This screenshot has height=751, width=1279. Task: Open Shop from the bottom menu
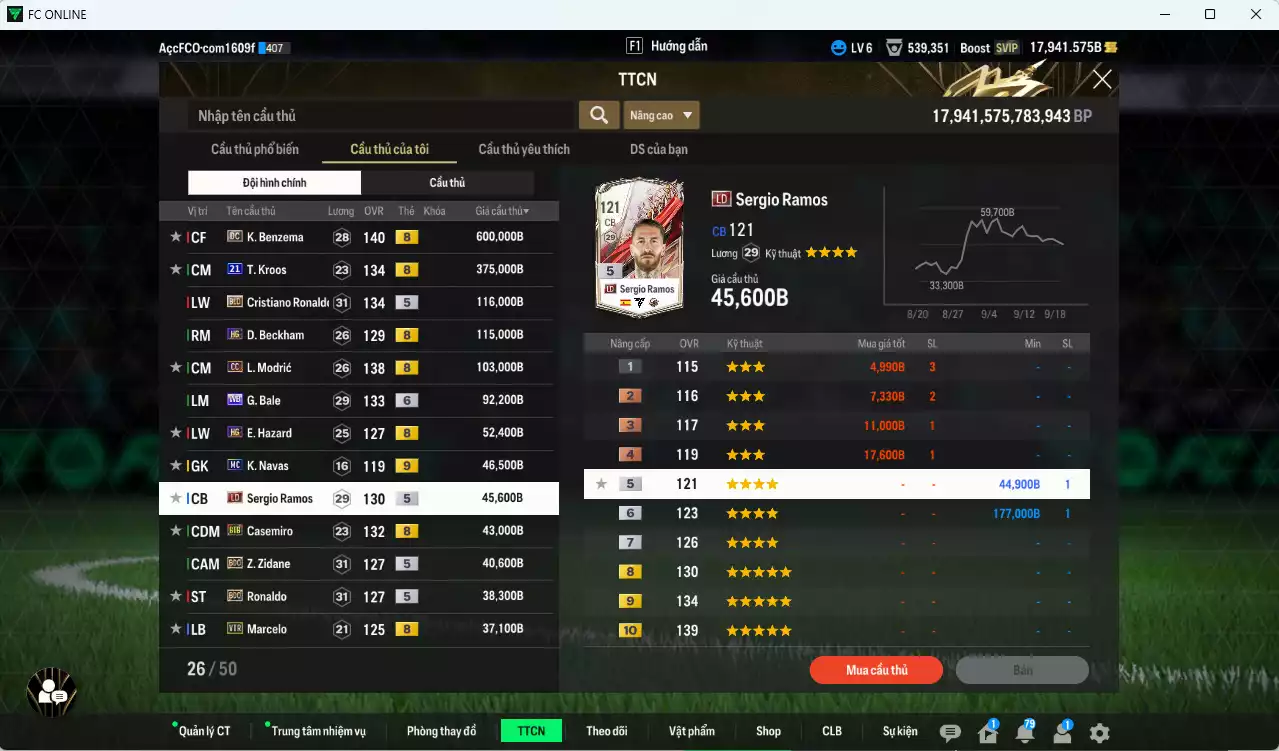tap(768, 731)
